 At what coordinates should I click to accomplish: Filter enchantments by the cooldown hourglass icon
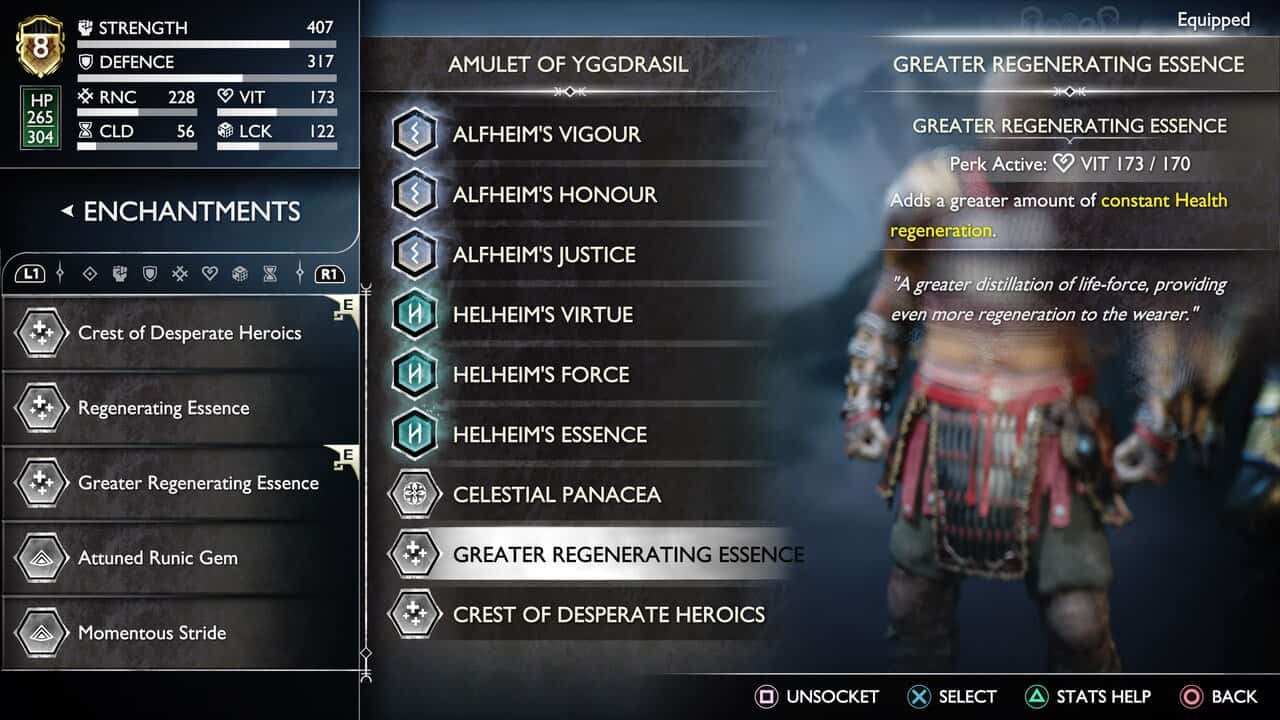(270, 273)
